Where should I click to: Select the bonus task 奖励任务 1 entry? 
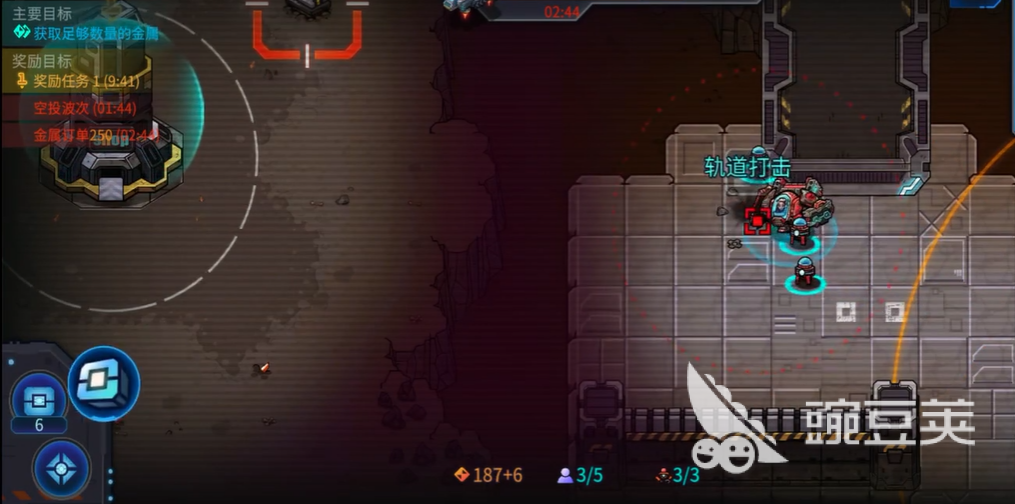coord(86,81)
